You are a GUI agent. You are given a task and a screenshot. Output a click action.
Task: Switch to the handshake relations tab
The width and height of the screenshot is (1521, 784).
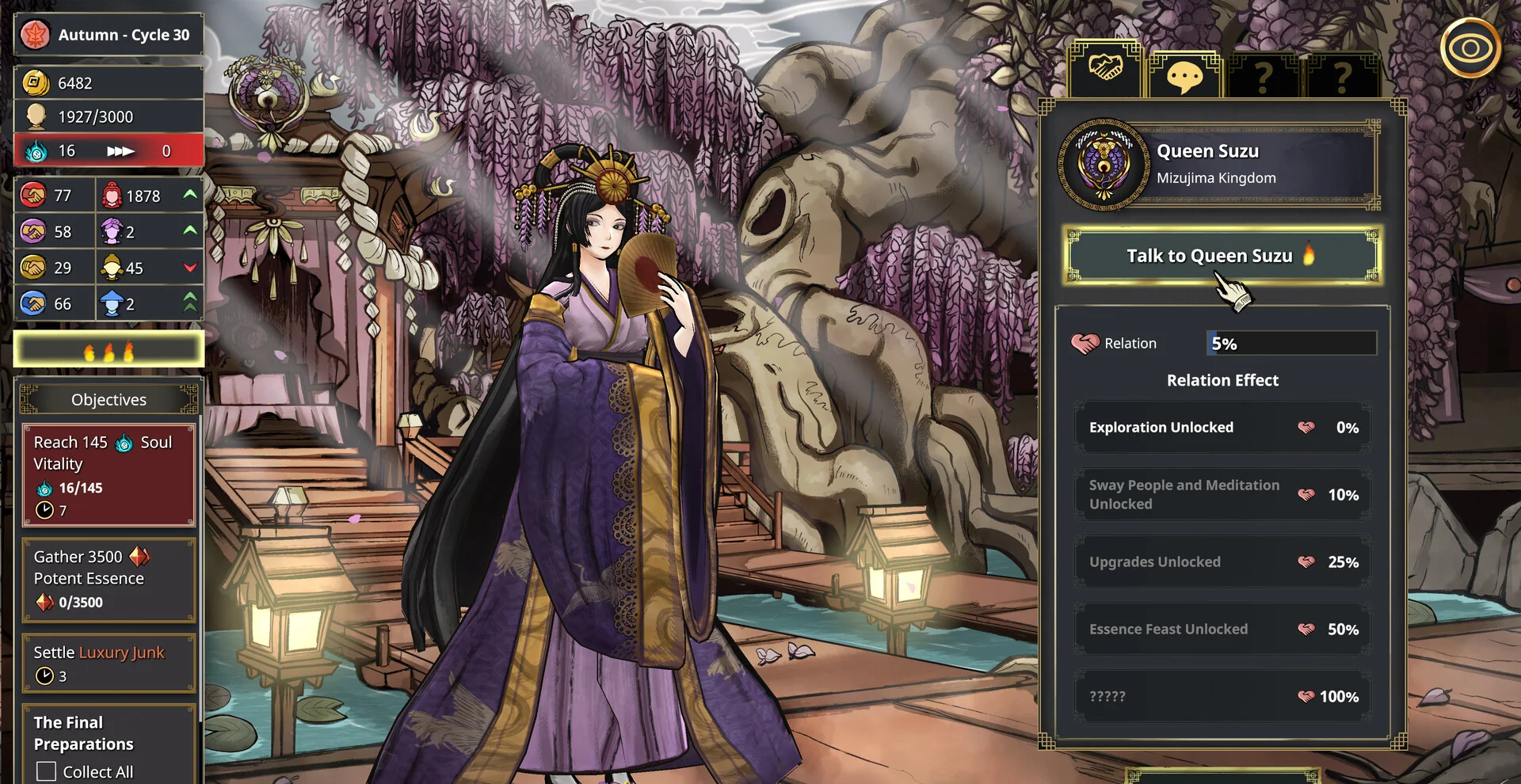pos(1105,70)
